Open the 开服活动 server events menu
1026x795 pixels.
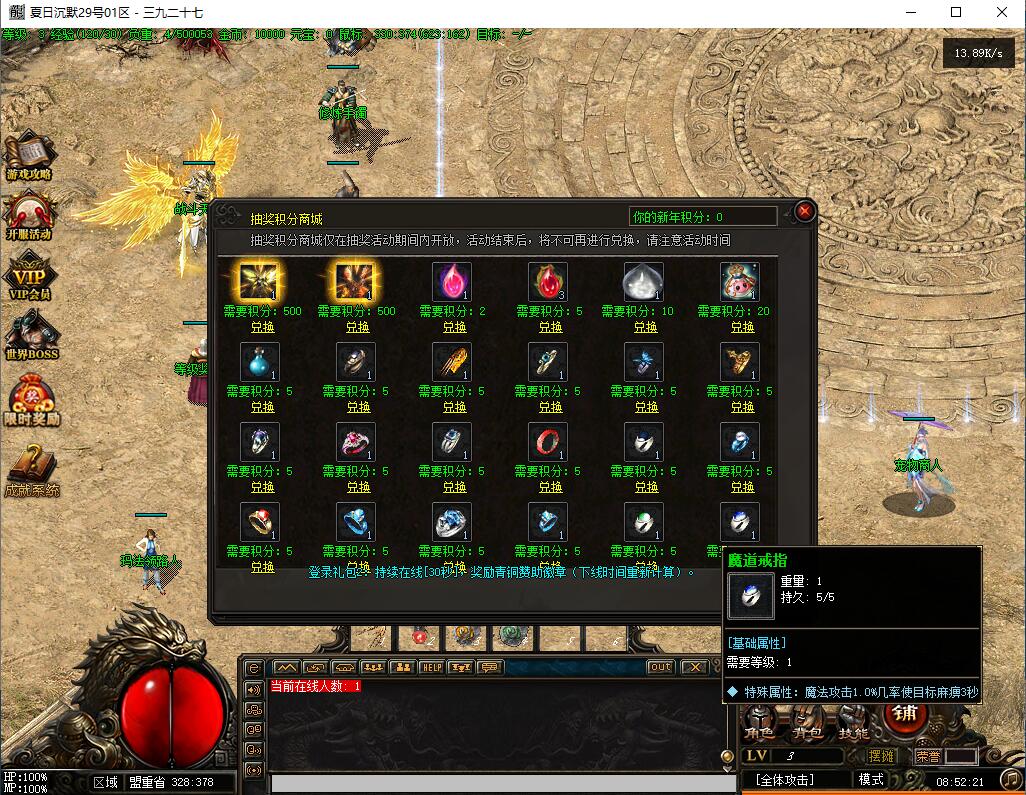click(x=29, y=215)
